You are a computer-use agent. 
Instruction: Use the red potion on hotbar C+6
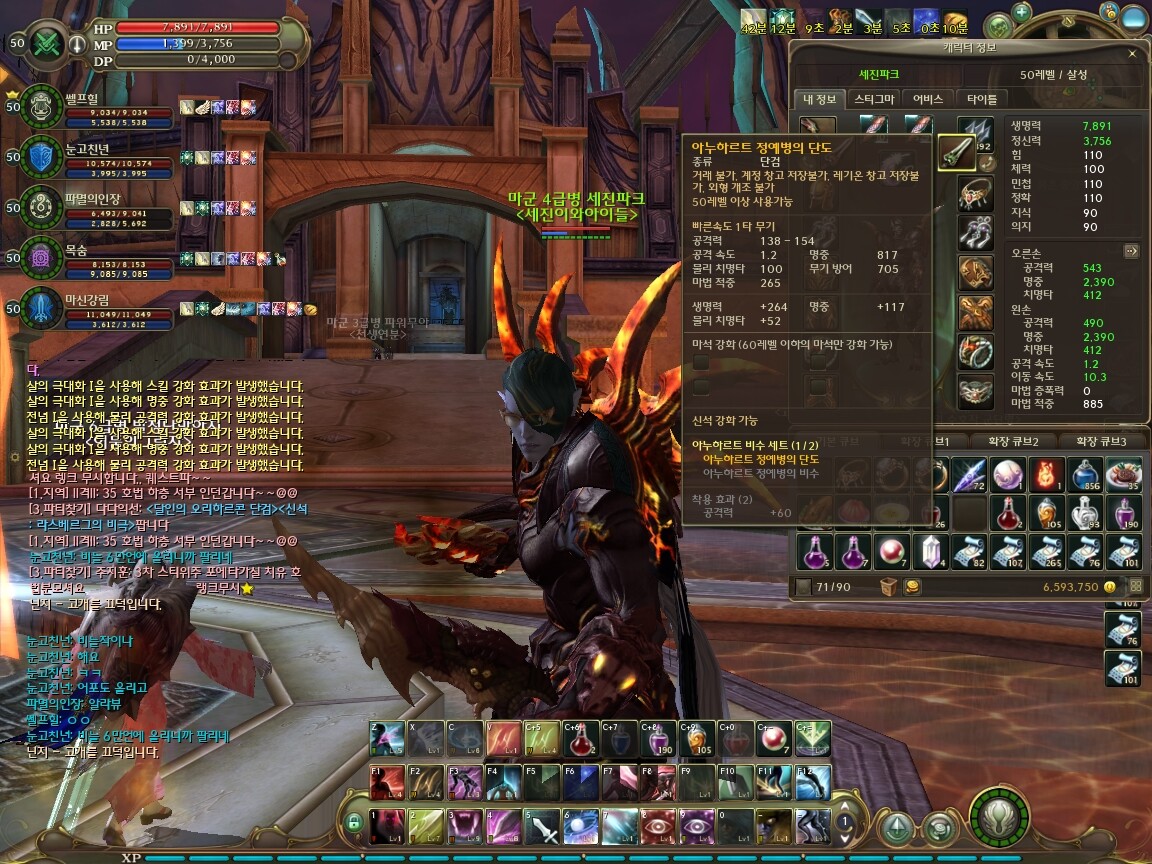point(579,739)
